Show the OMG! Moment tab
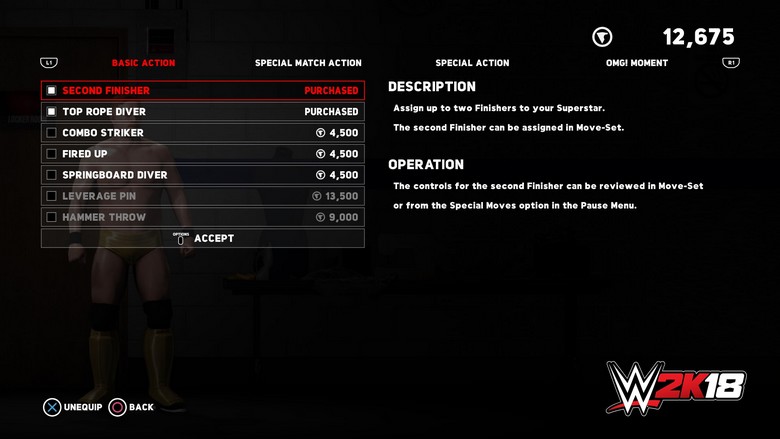Viewport: 780px width, 439px height. pos(637,63)
